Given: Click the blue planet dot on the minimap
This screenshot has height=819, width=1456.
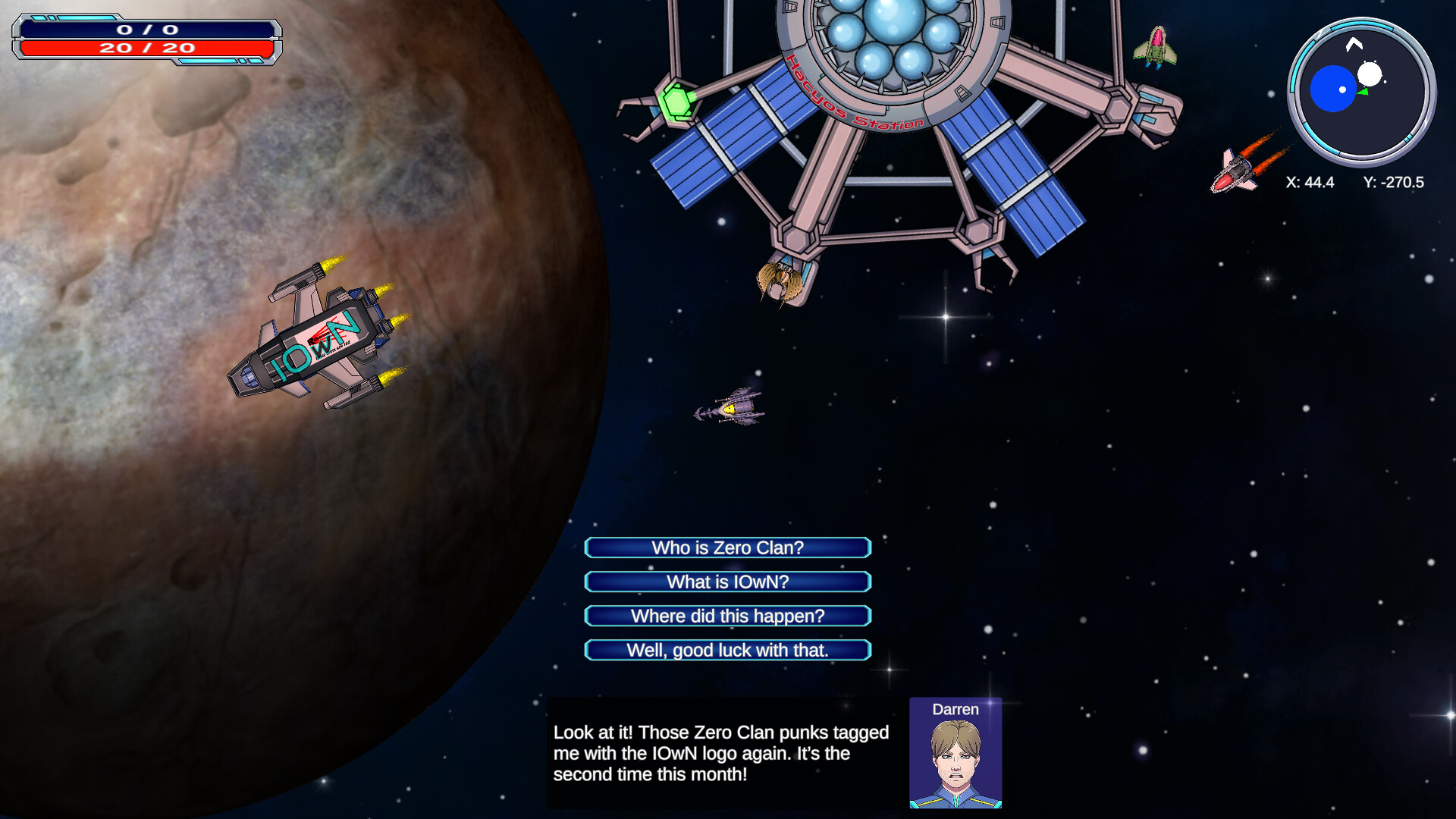Looking at the screenshot, I should pyautogui.click(x=1332, y=87).
